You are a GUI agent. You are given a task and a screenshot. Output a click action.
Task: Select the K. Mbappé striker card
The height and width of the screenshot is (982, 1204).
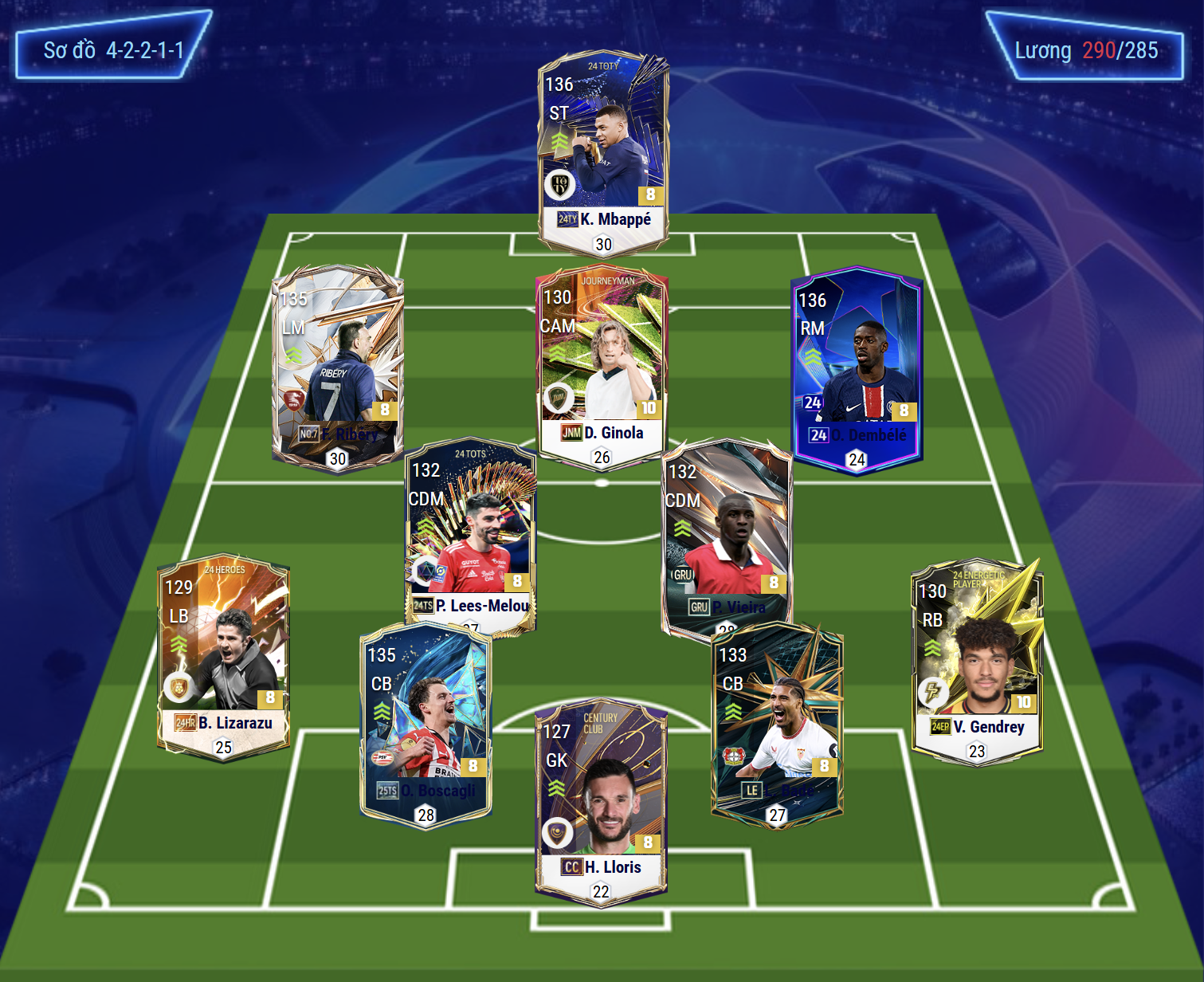click(603, 151)
